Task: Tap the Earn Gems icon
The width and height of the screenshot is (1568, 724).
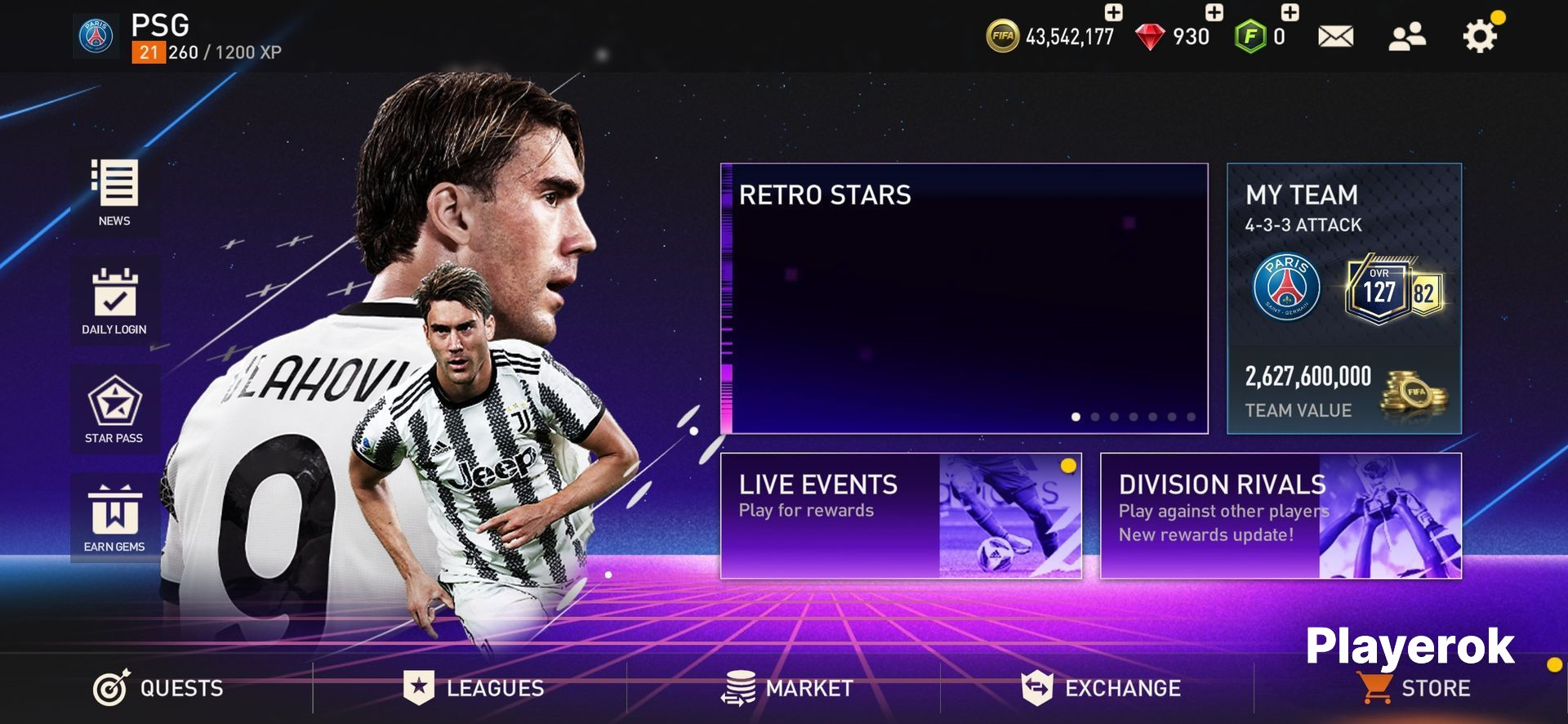Action: pos(114,517)
